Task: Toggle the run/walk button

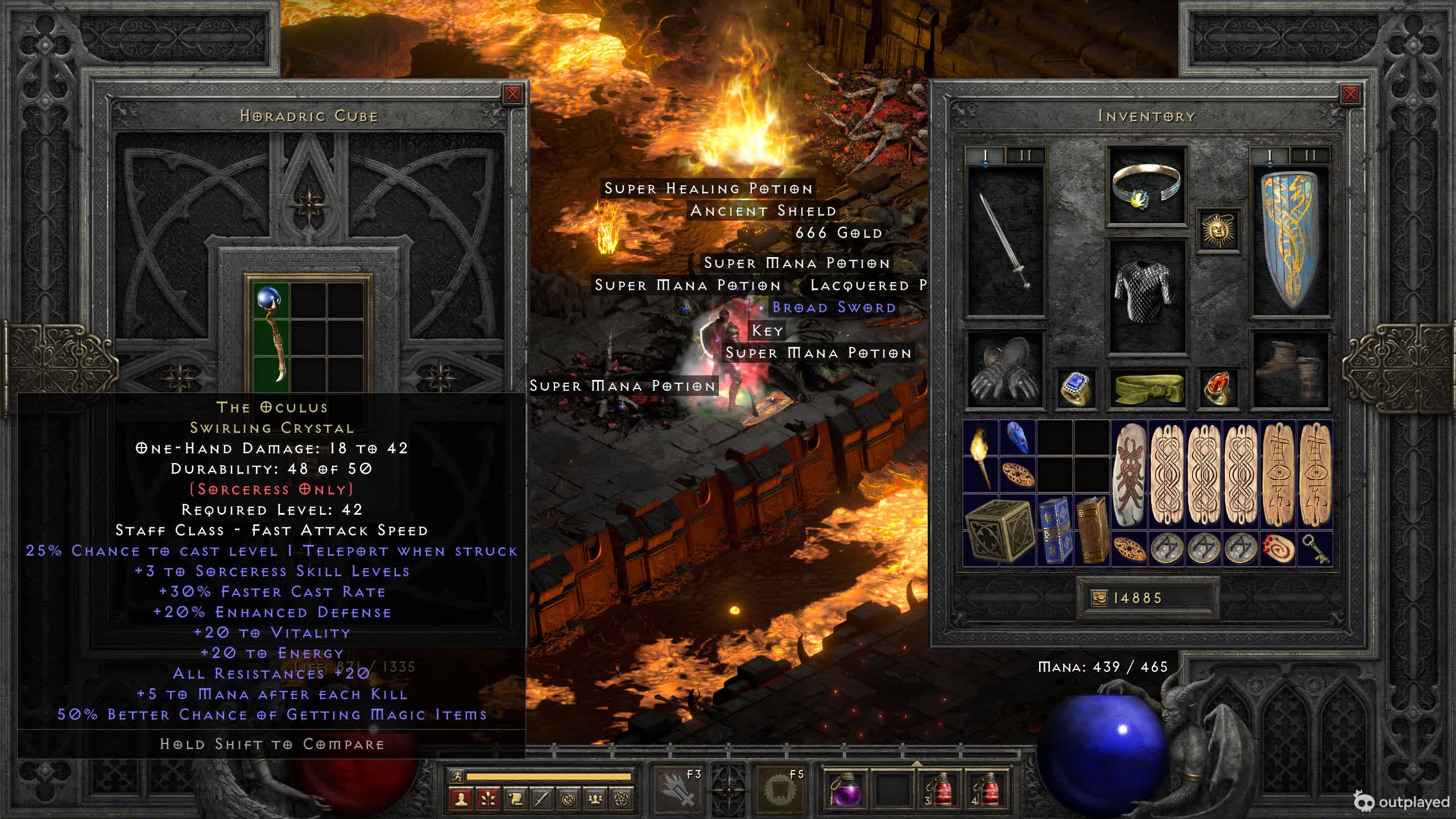Action: coord(456,776)
